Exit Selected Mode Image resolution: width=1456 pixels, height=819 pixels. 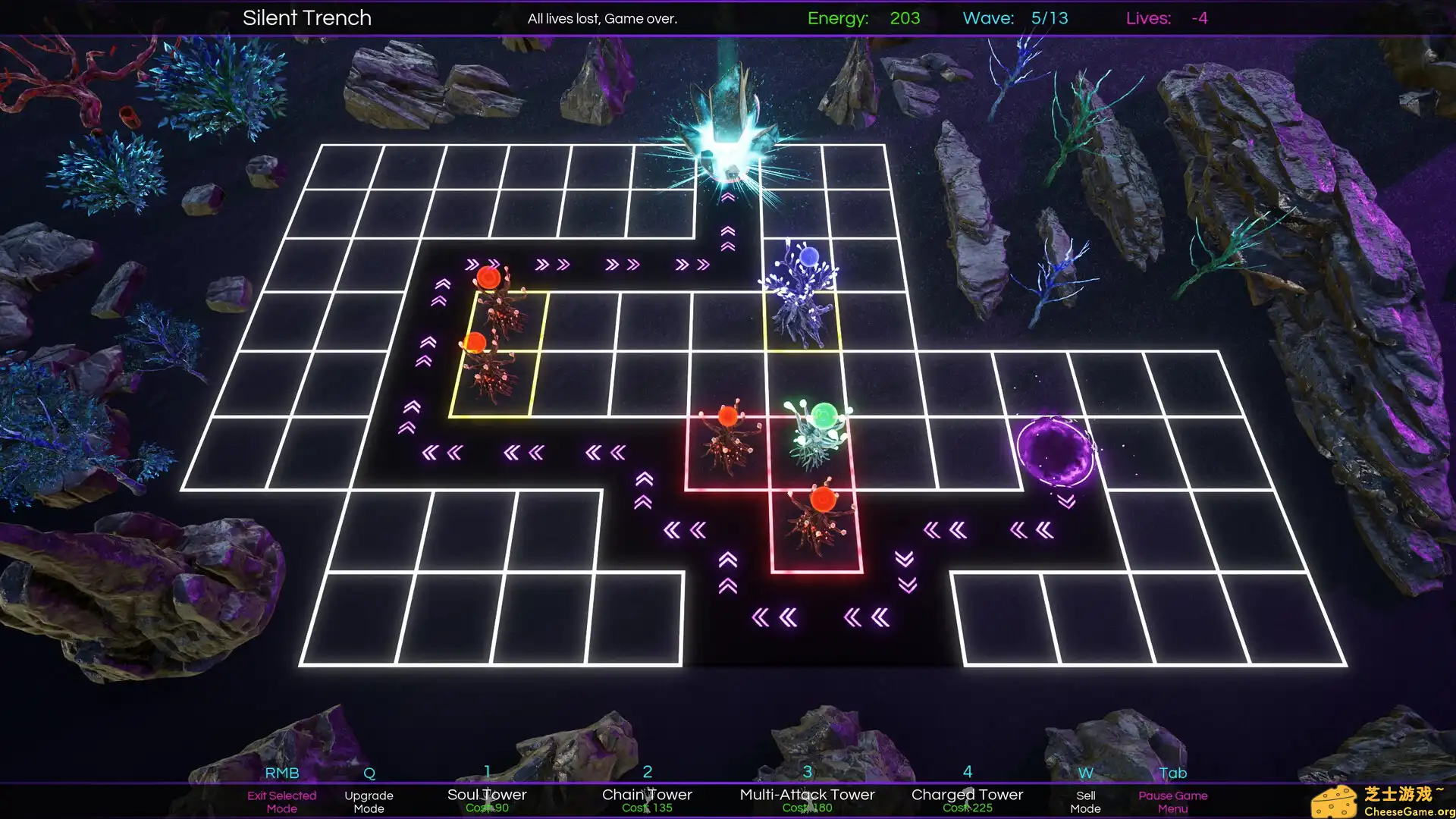(281, 802)
